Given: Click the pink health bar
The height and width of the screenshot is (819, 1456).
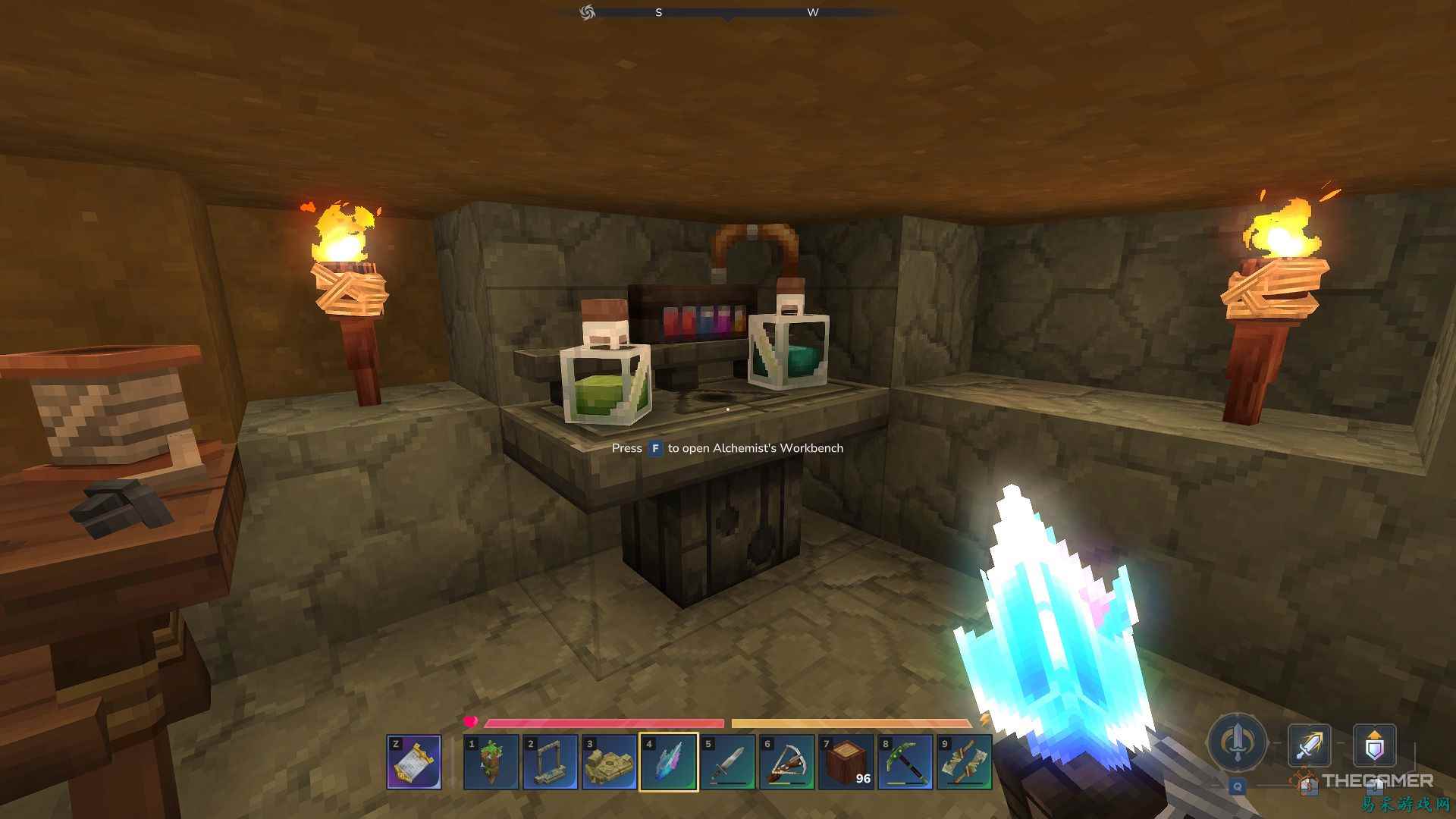Looking at the screenshot, I should [607, 722].
